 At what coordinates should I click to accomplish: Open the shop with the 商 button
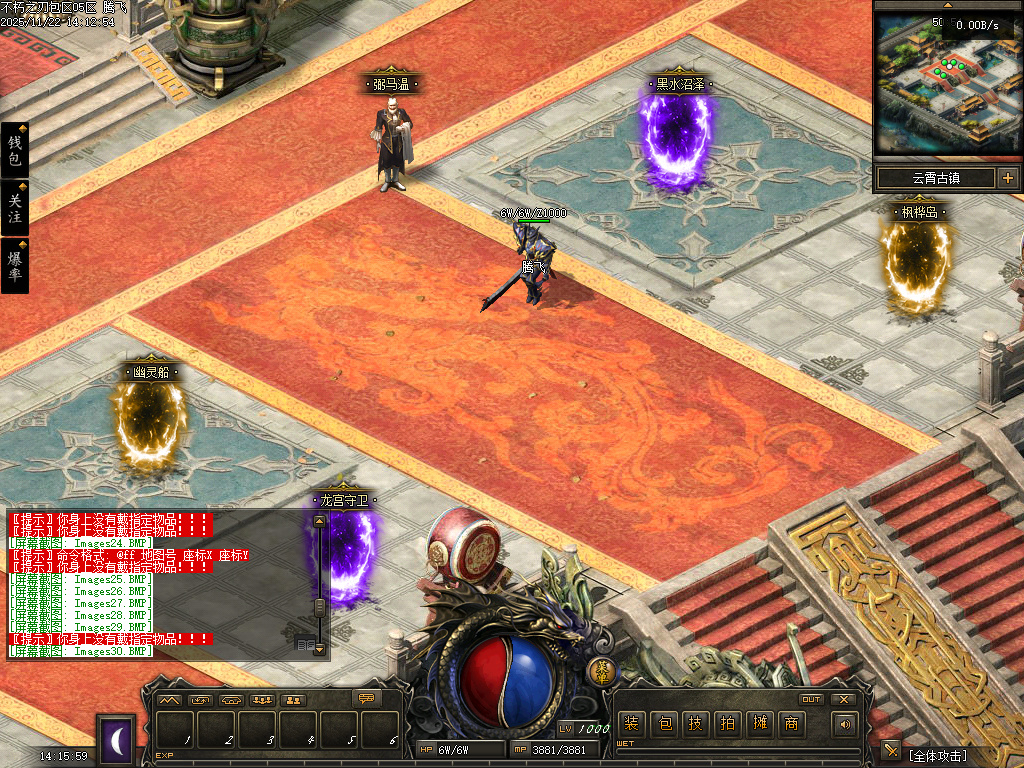point(792,724)
